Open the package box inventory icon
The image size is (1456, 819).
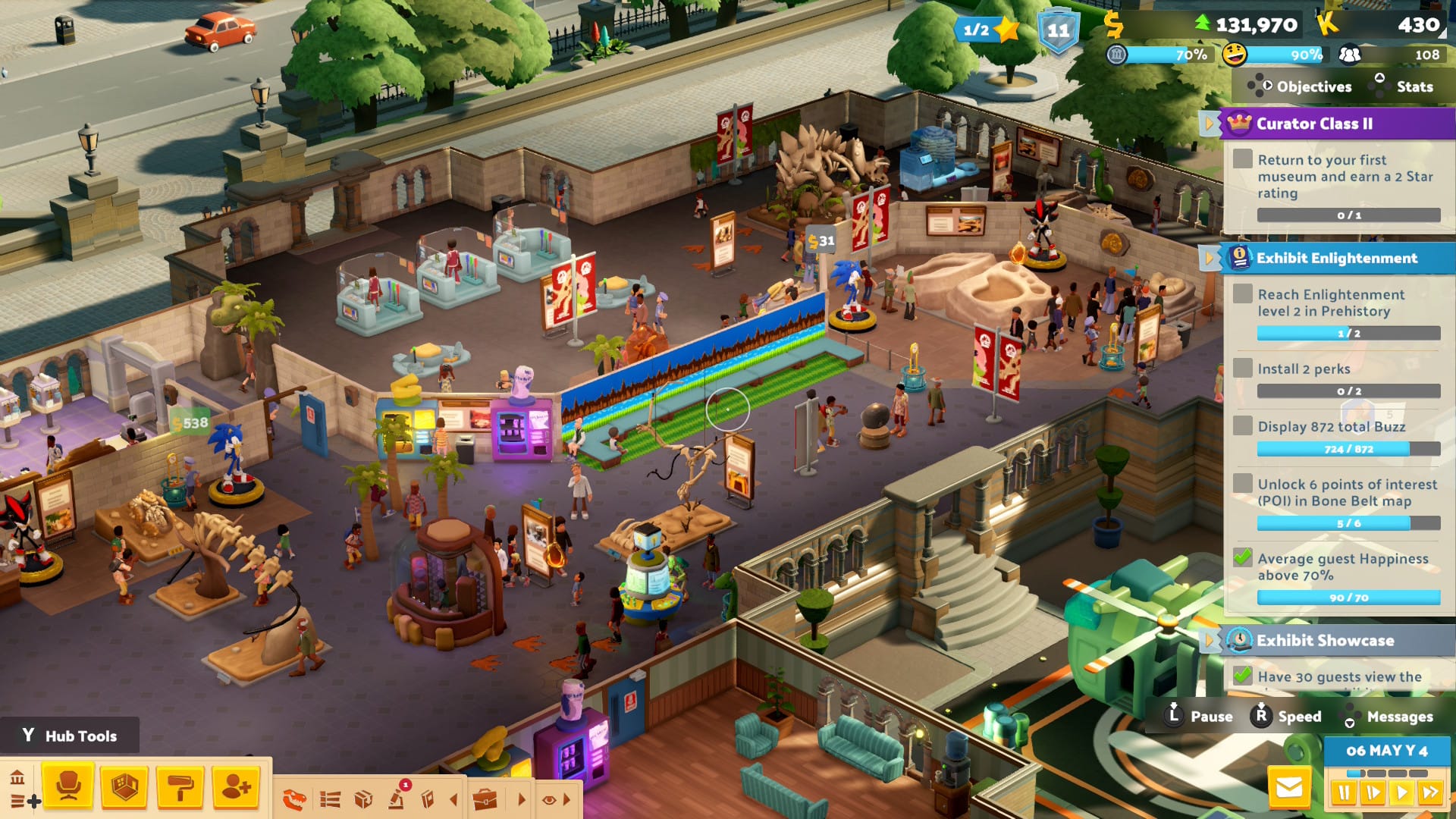point(363,799)
